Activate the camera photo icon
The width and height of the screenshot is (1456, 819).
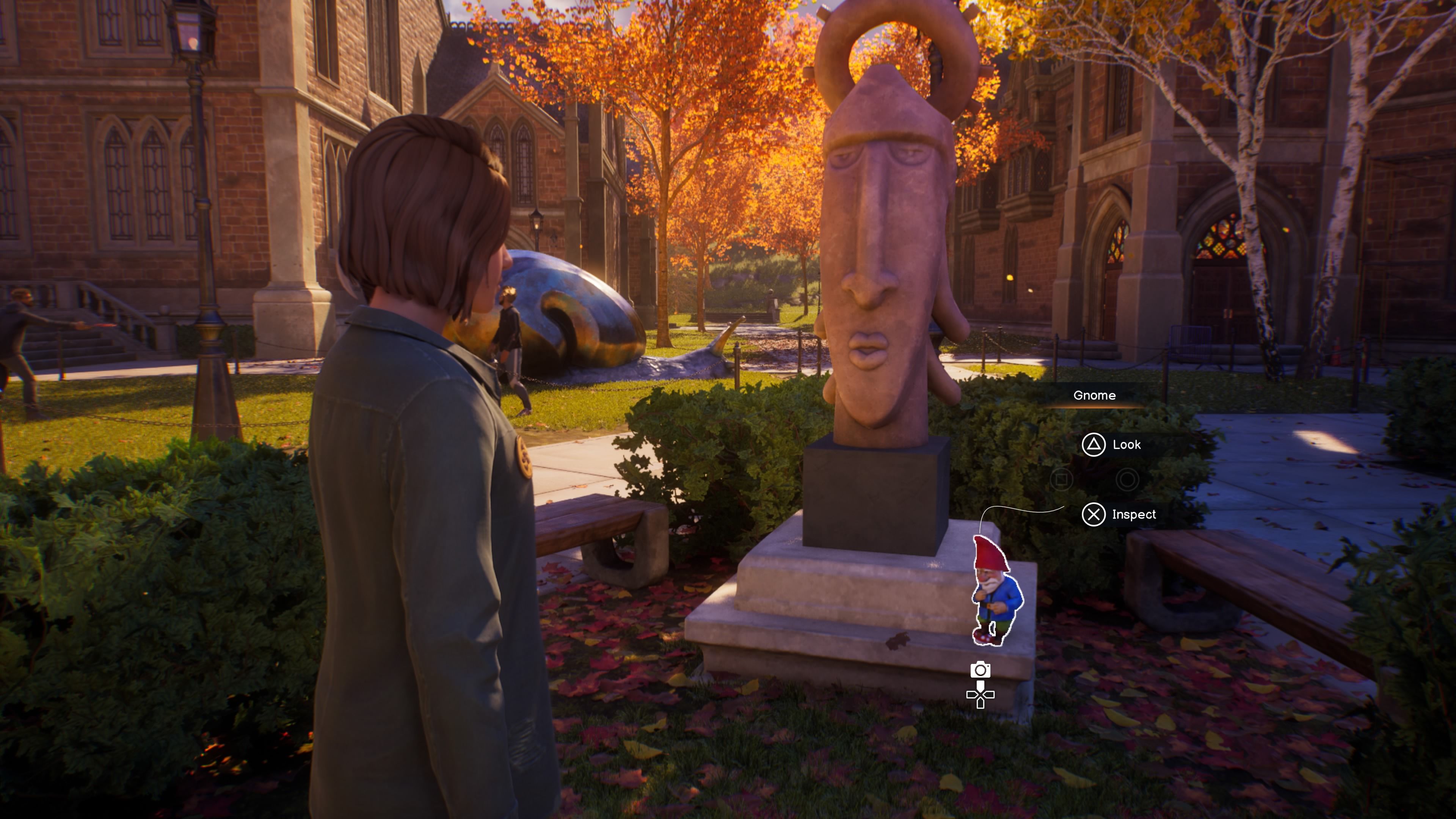pos(980,670)
